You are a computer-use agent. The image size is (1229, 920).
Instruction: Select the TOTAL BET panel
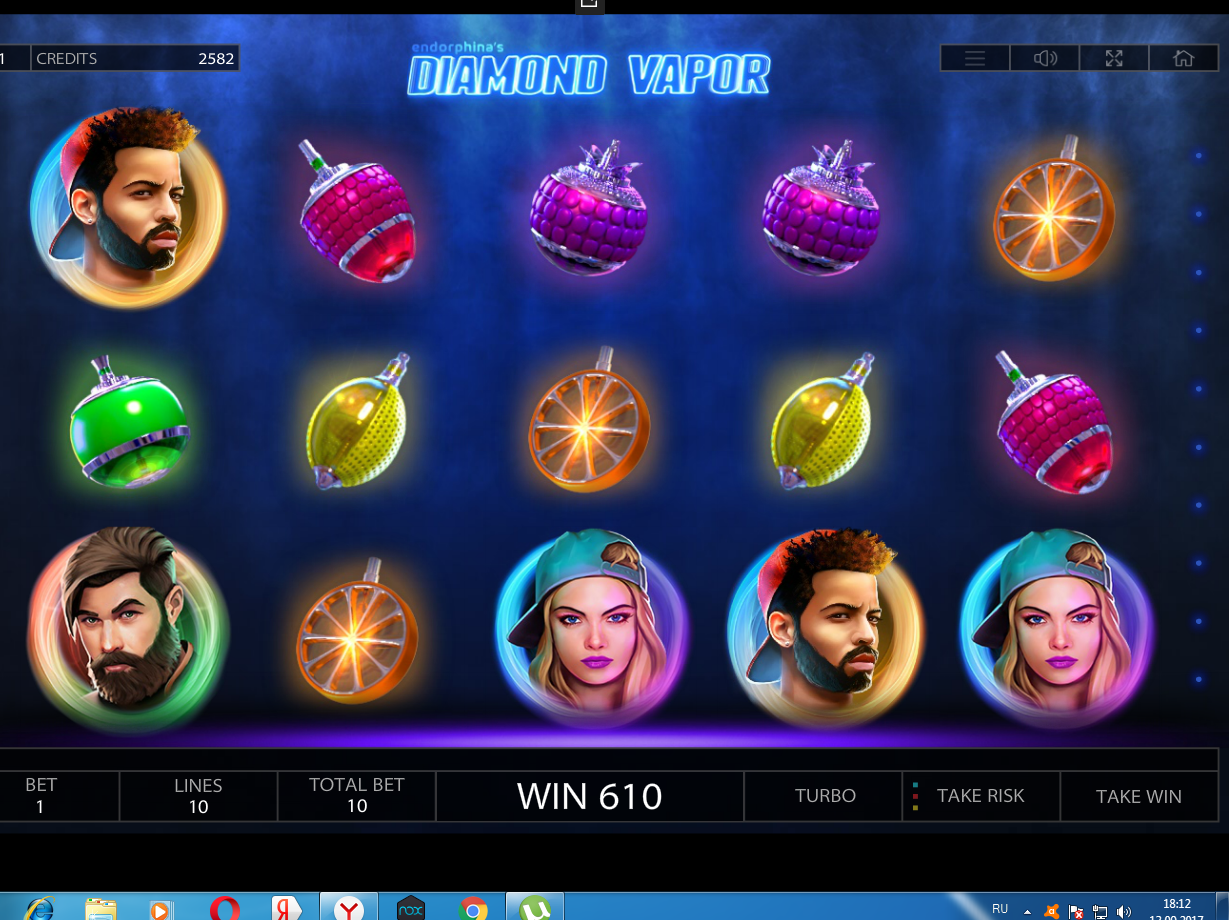357,796
